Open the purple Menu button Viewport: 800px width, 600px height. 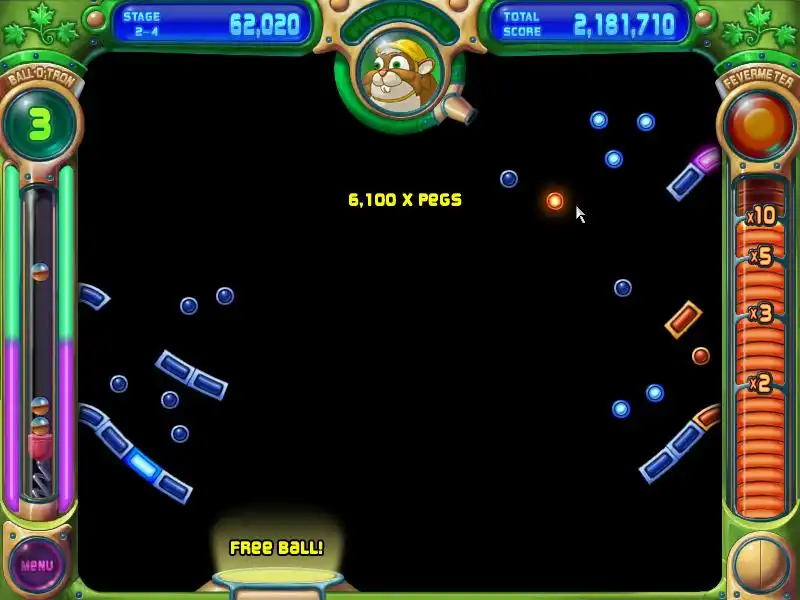tap(37, 565)
